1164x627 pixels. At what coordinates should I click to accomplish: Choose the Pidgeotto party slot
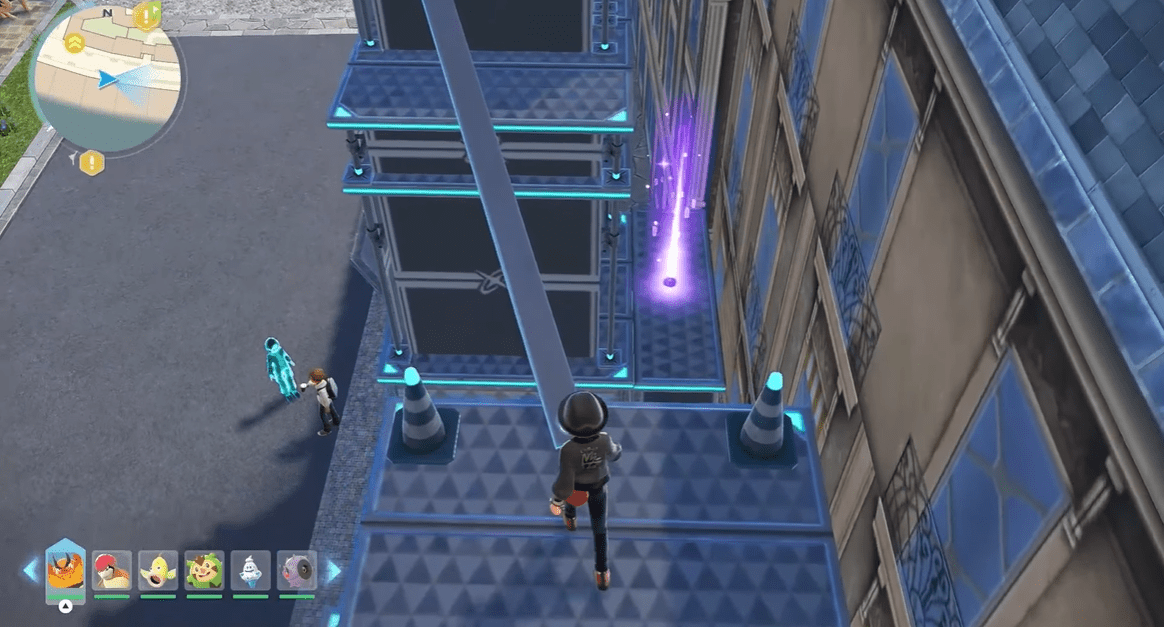(x=112, y=570)
